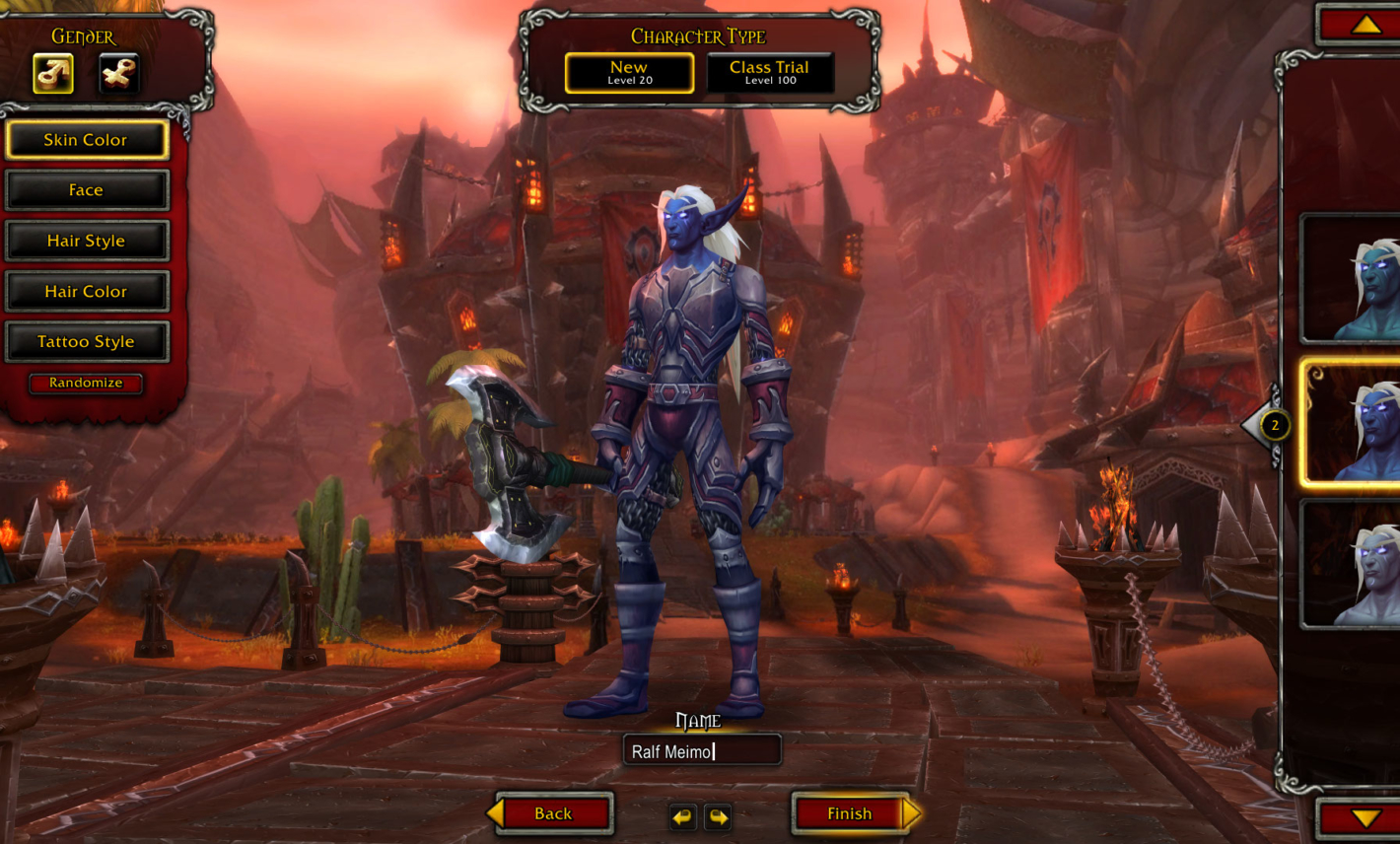This screenshot has height=844, width=1400.
Task: Click the character Name input field
Action: tap(703, 749)
